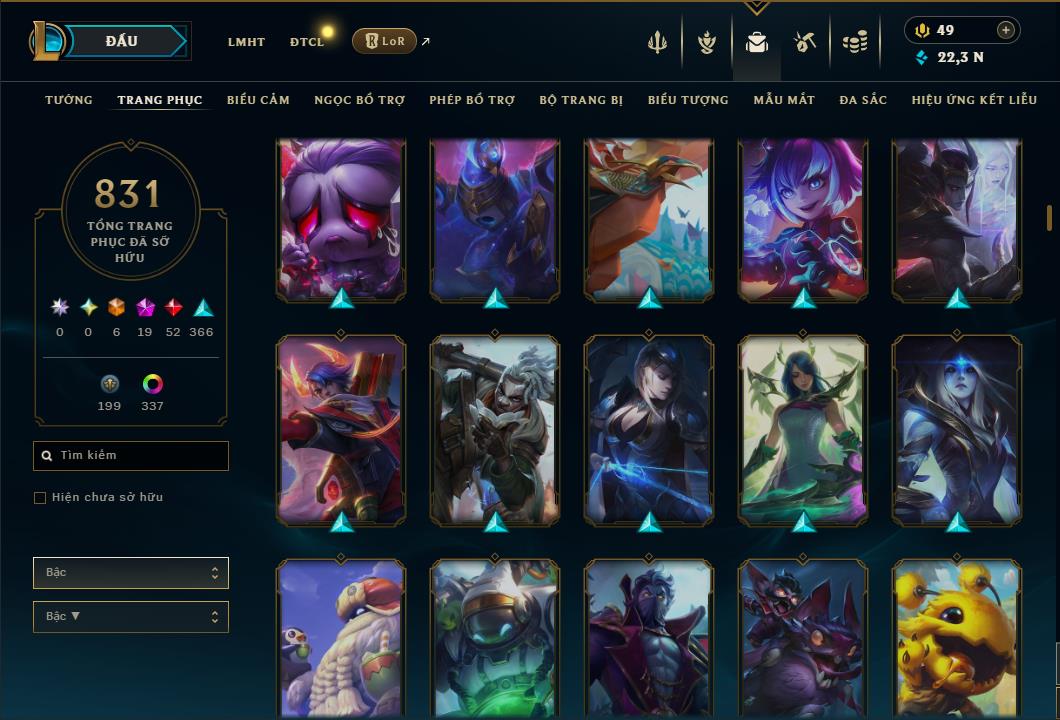The image size is (1060, 720).
Task: Toggle the Hiện chưa sở hữu checkbox
Action: click(40, 498)
